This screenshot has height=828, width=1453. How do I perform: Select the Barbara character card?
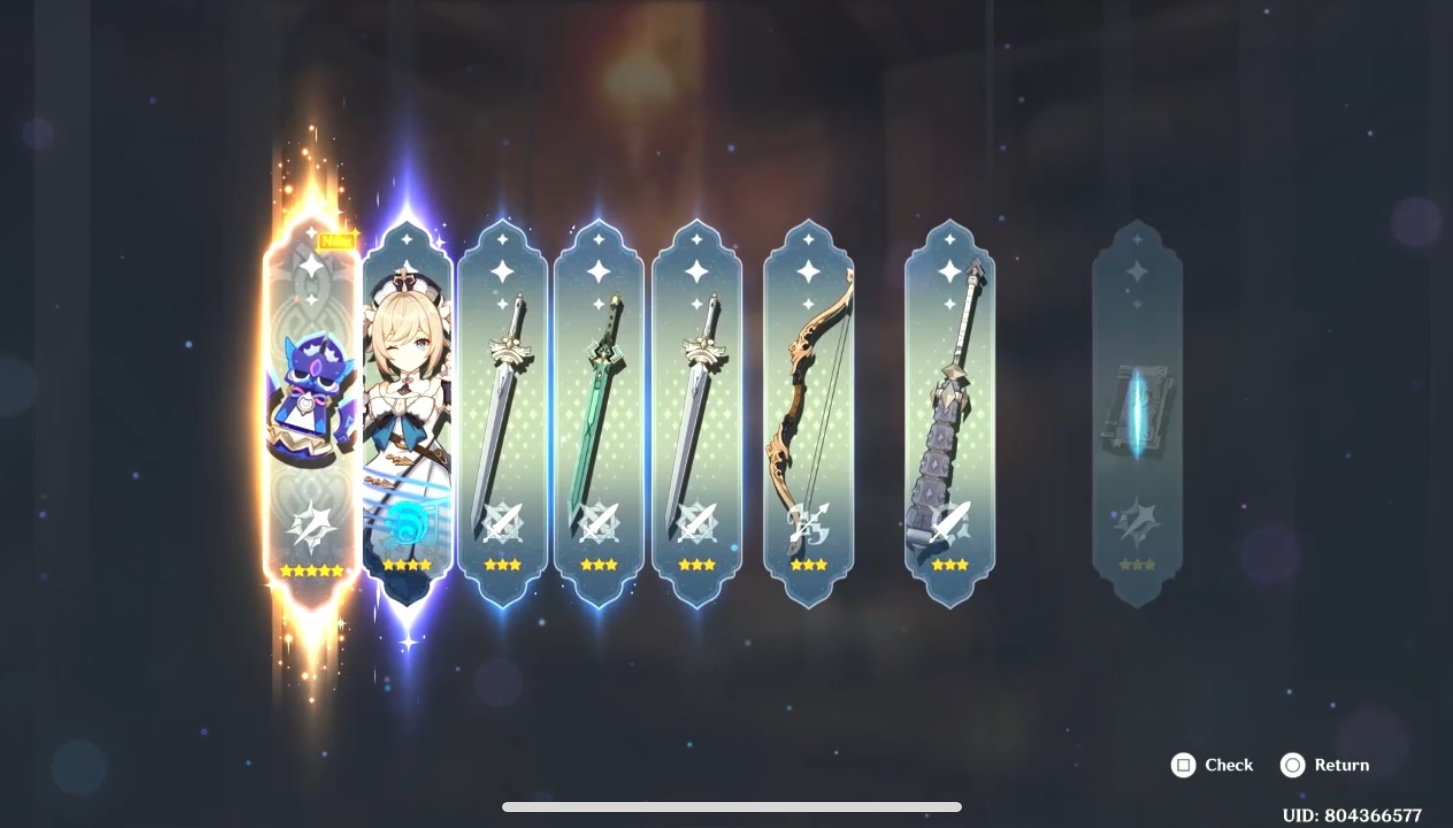(x=406, y=400)
